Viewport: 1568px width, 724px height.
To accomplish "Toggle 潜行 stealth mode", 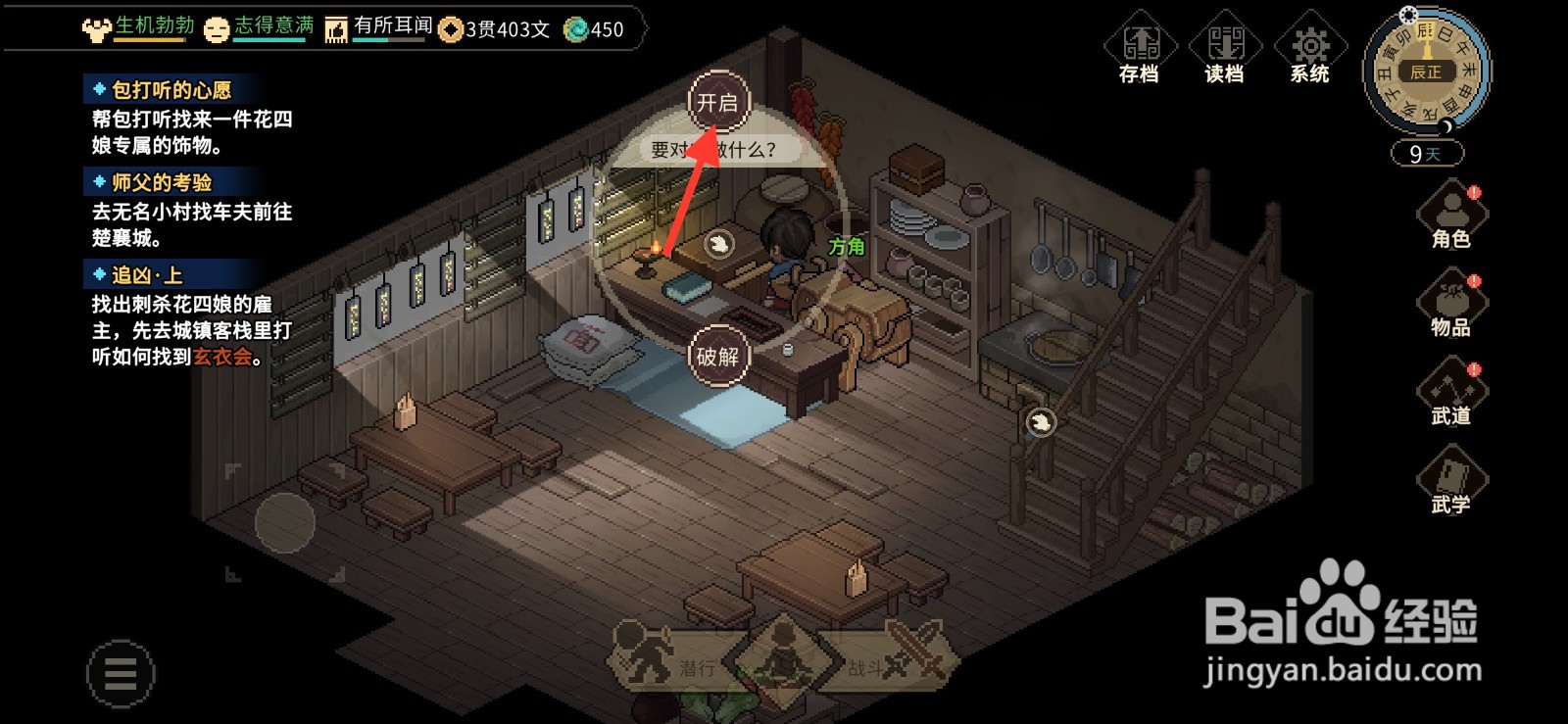I will [666, 661].
